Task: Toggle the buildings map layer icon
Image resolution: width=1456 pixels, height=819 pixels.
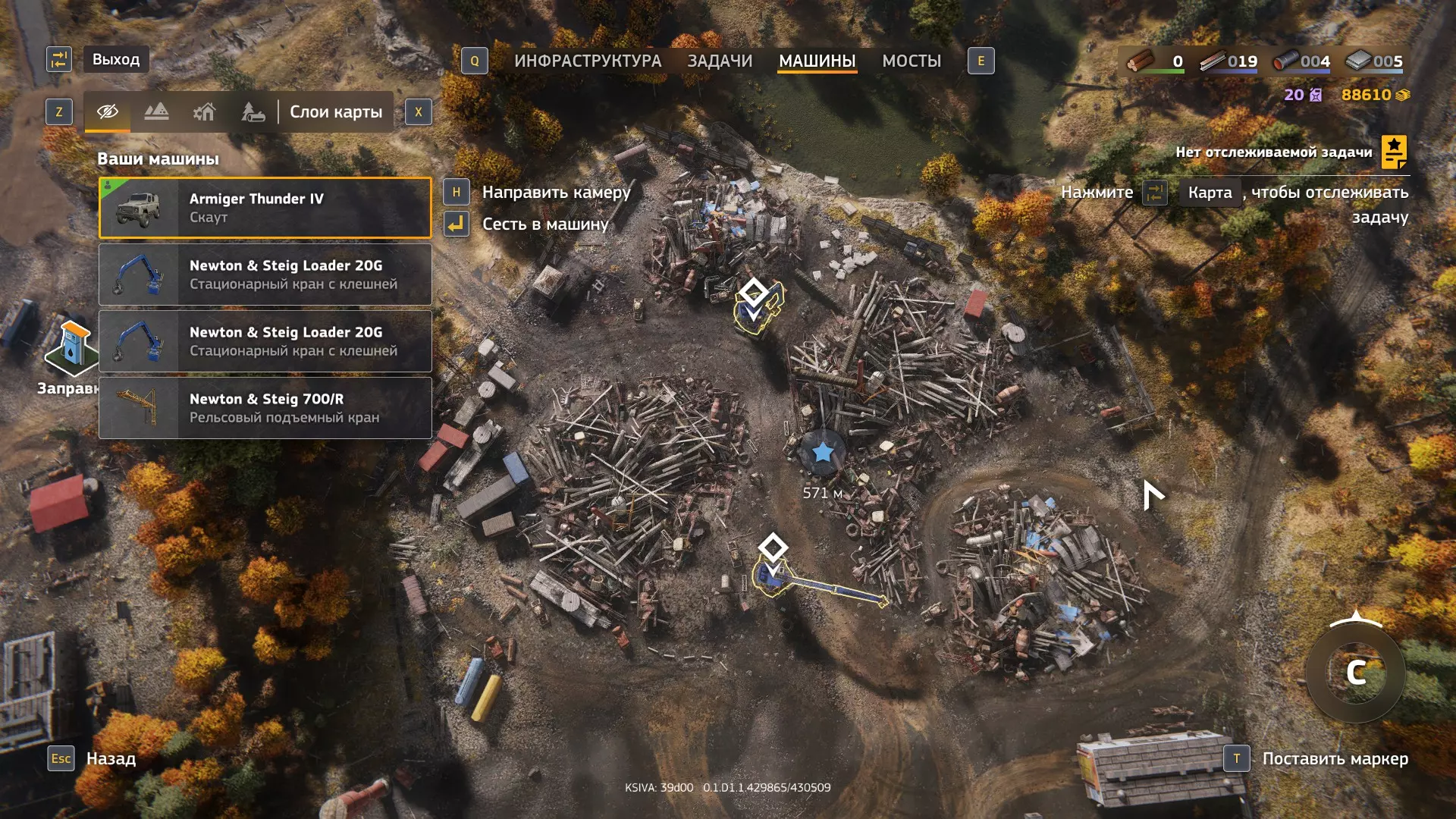Action: click(x=204, y=112)
